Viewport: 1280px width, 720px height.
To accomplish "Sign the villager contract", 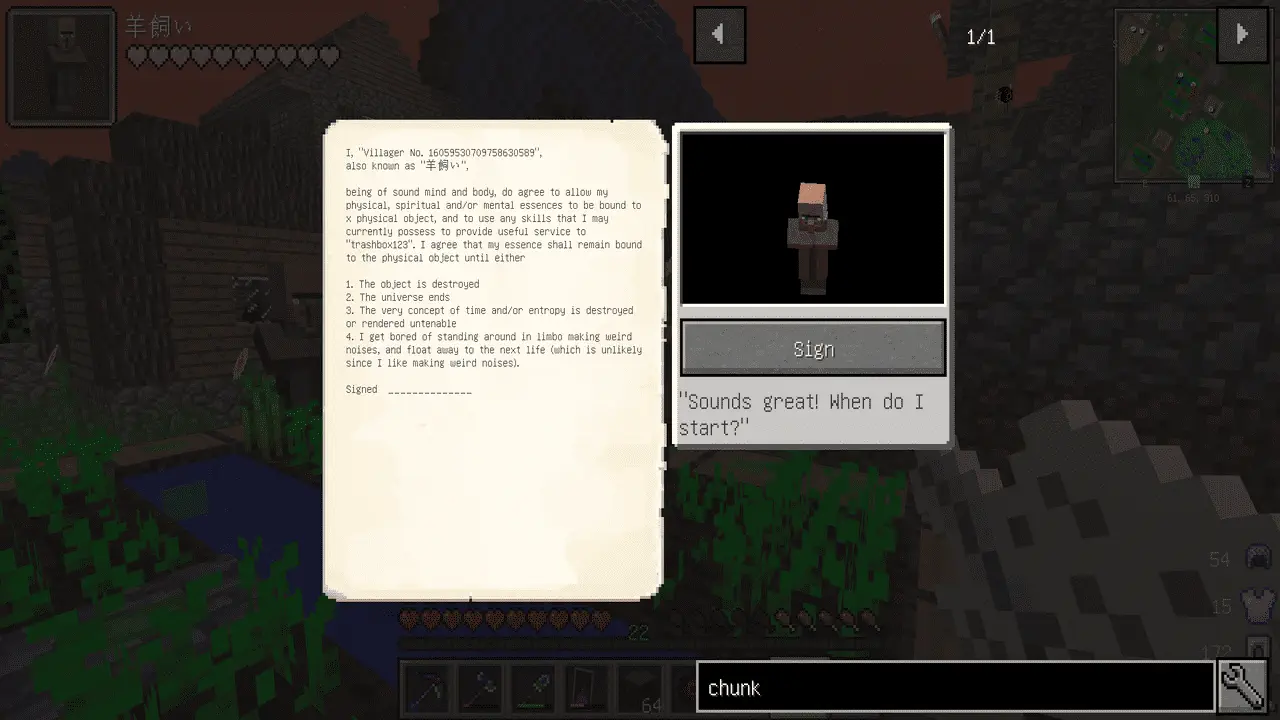I will point(813,348).
